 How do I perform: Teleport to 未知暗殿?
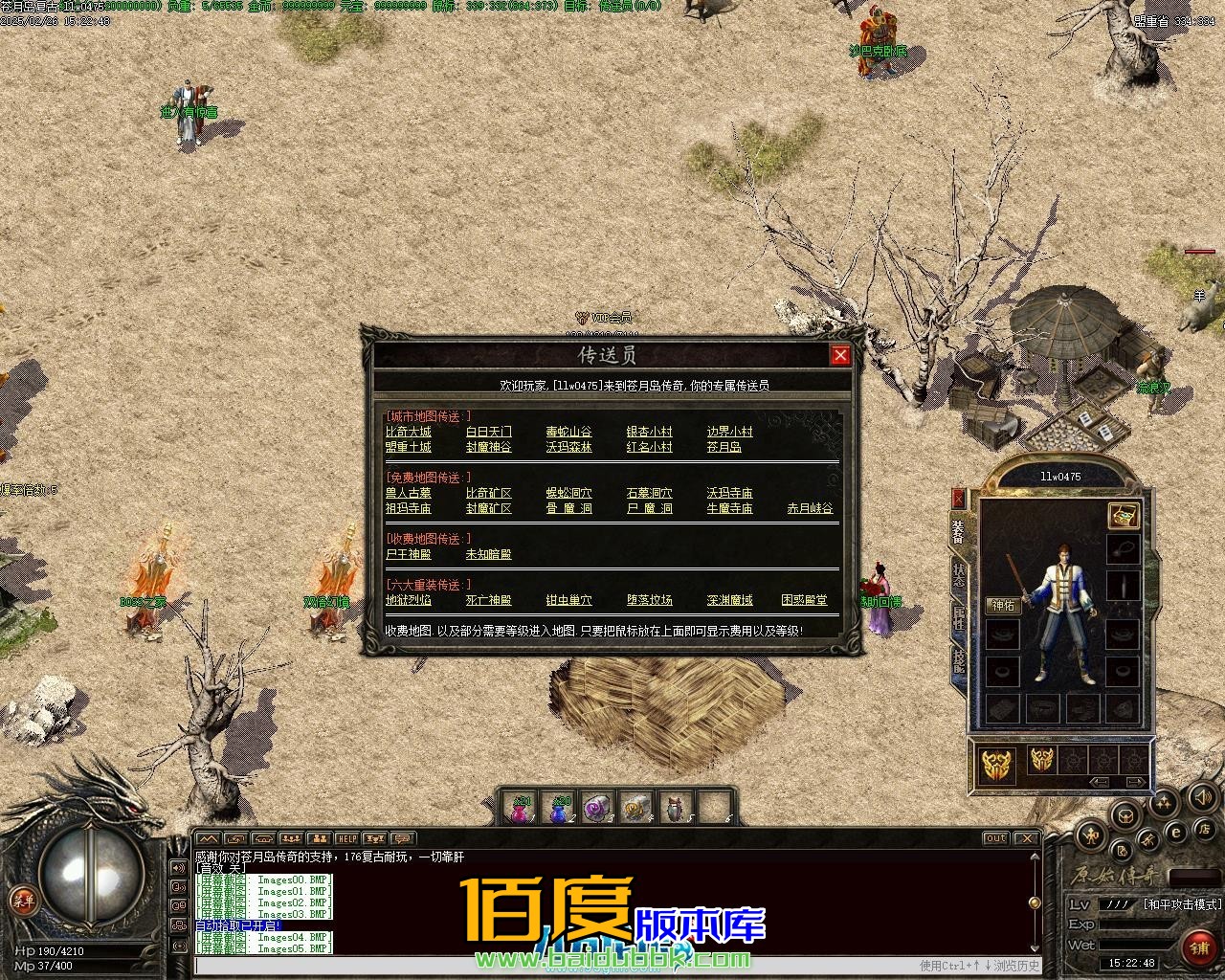tap(488, 554)
